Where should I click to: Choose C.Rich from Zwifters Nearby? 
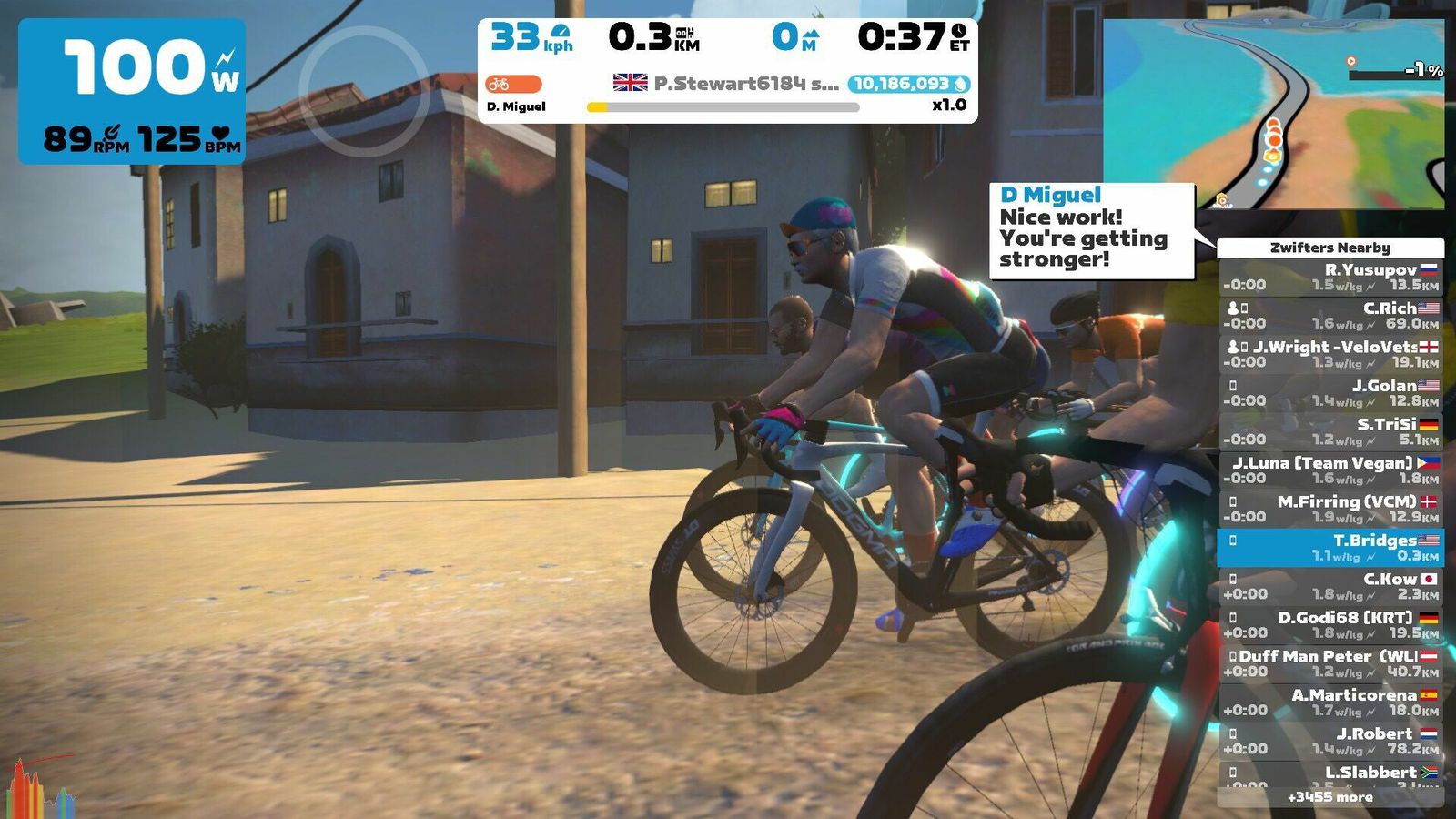(x=1330, y=315)
